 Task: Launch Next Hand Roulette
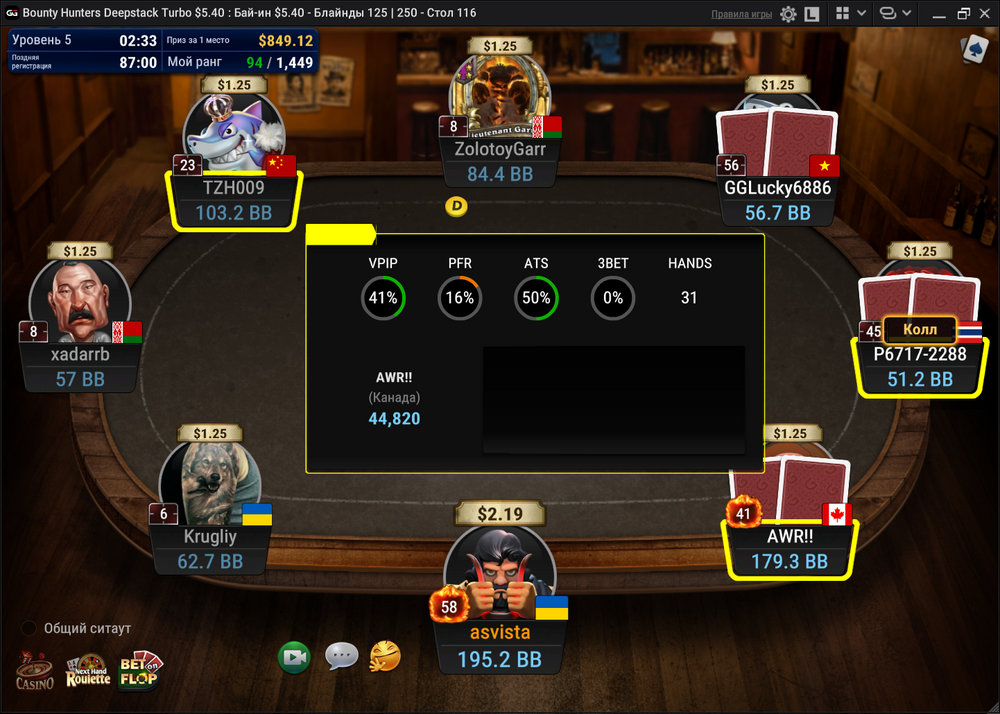tap(87, 672)
